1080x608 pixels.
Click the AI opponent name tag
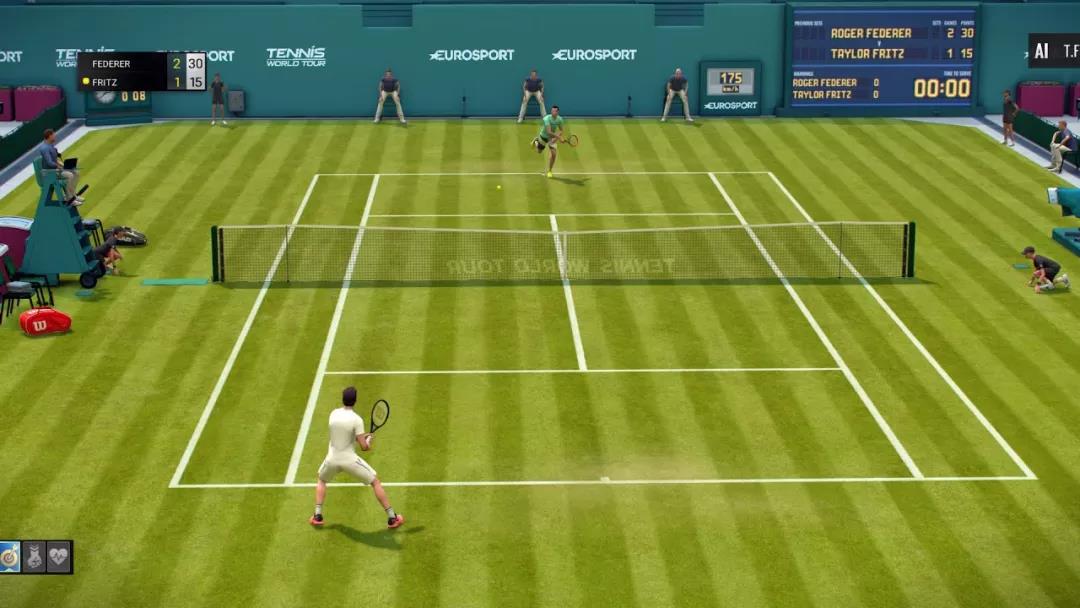1054,51
